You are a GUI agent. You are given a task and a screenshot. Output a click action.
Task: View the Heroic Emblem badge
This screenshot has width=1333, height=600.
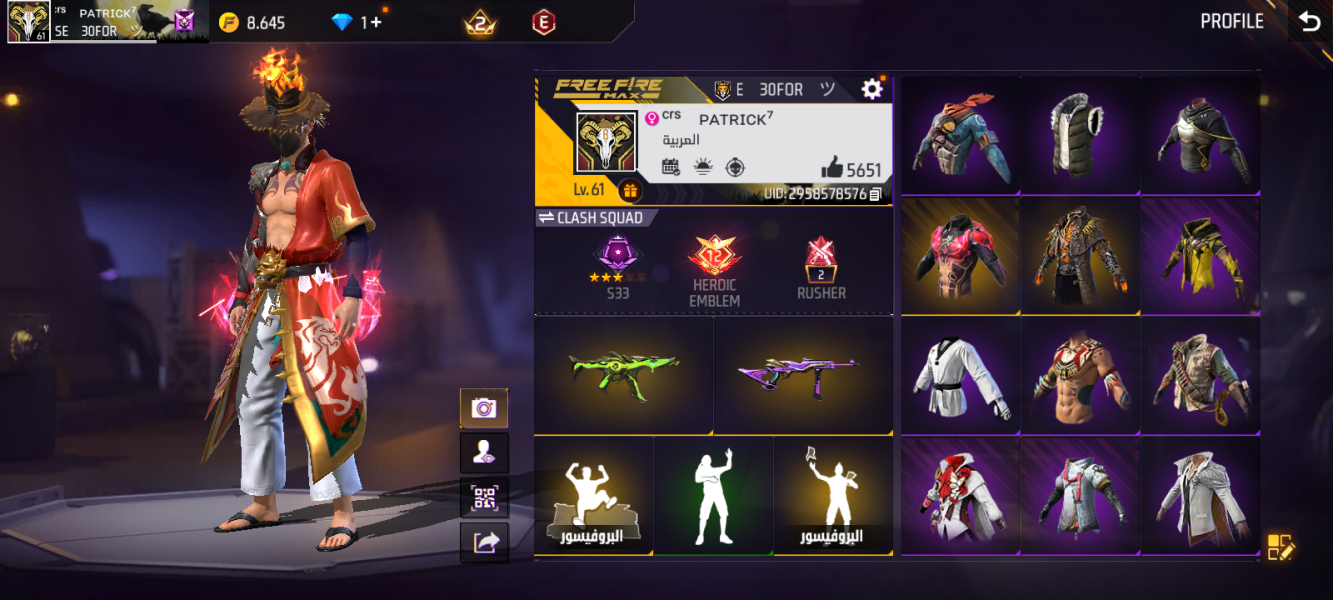[x=714, y=268]
